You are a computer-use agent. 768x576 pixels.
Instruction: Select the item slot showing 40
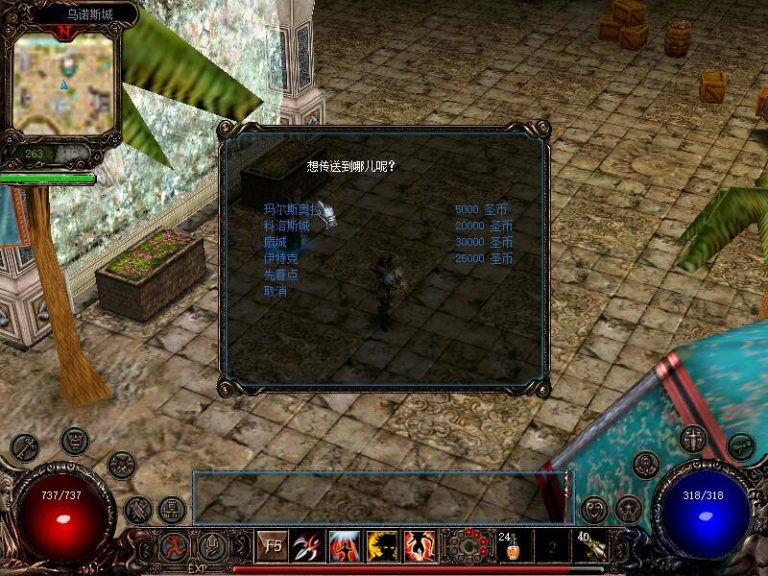(x=590, y=546)
